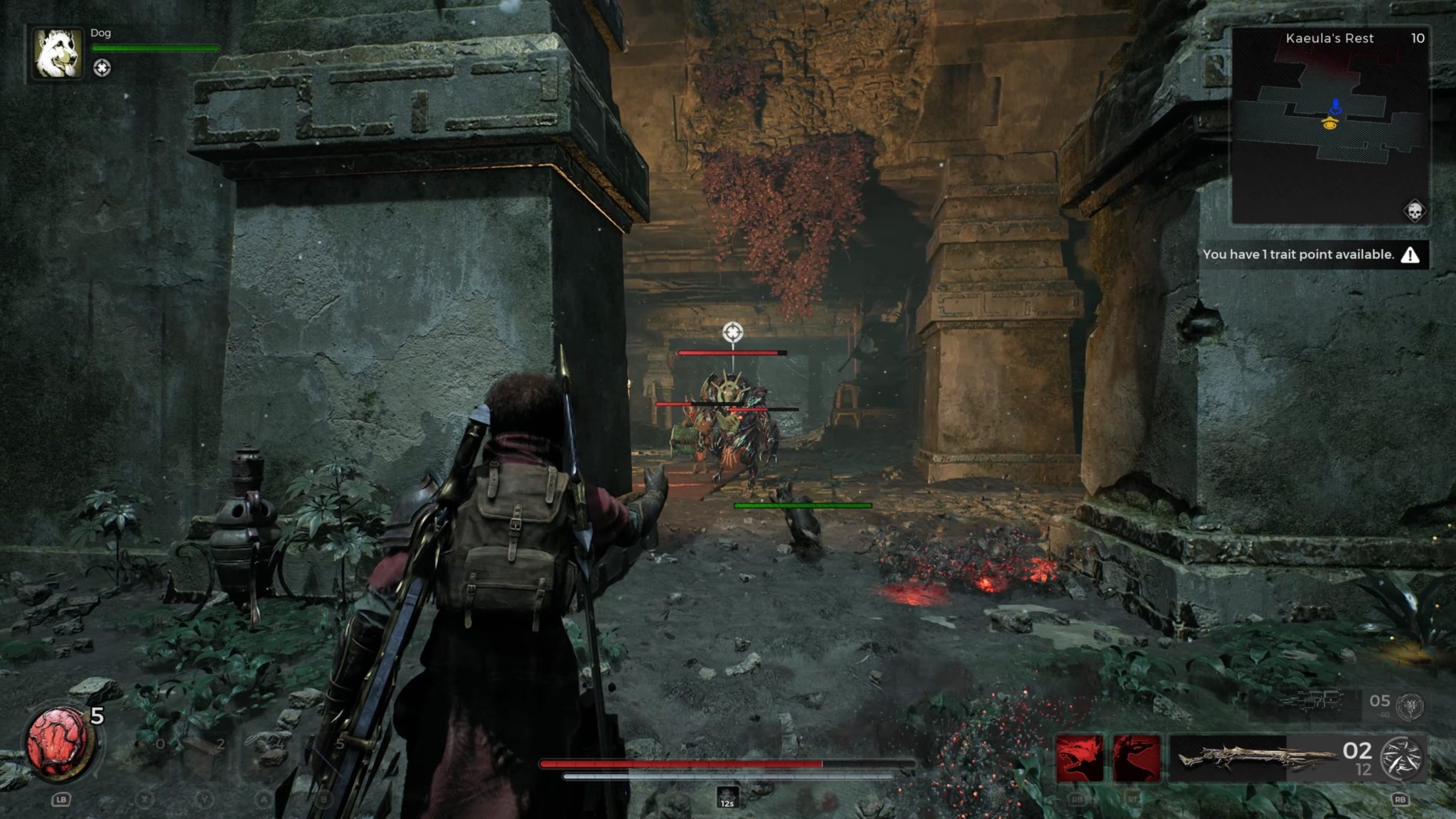
Task: Open the Kaeula's Rest minimap
Action: pyautogui.click(x=1329, y=127)
